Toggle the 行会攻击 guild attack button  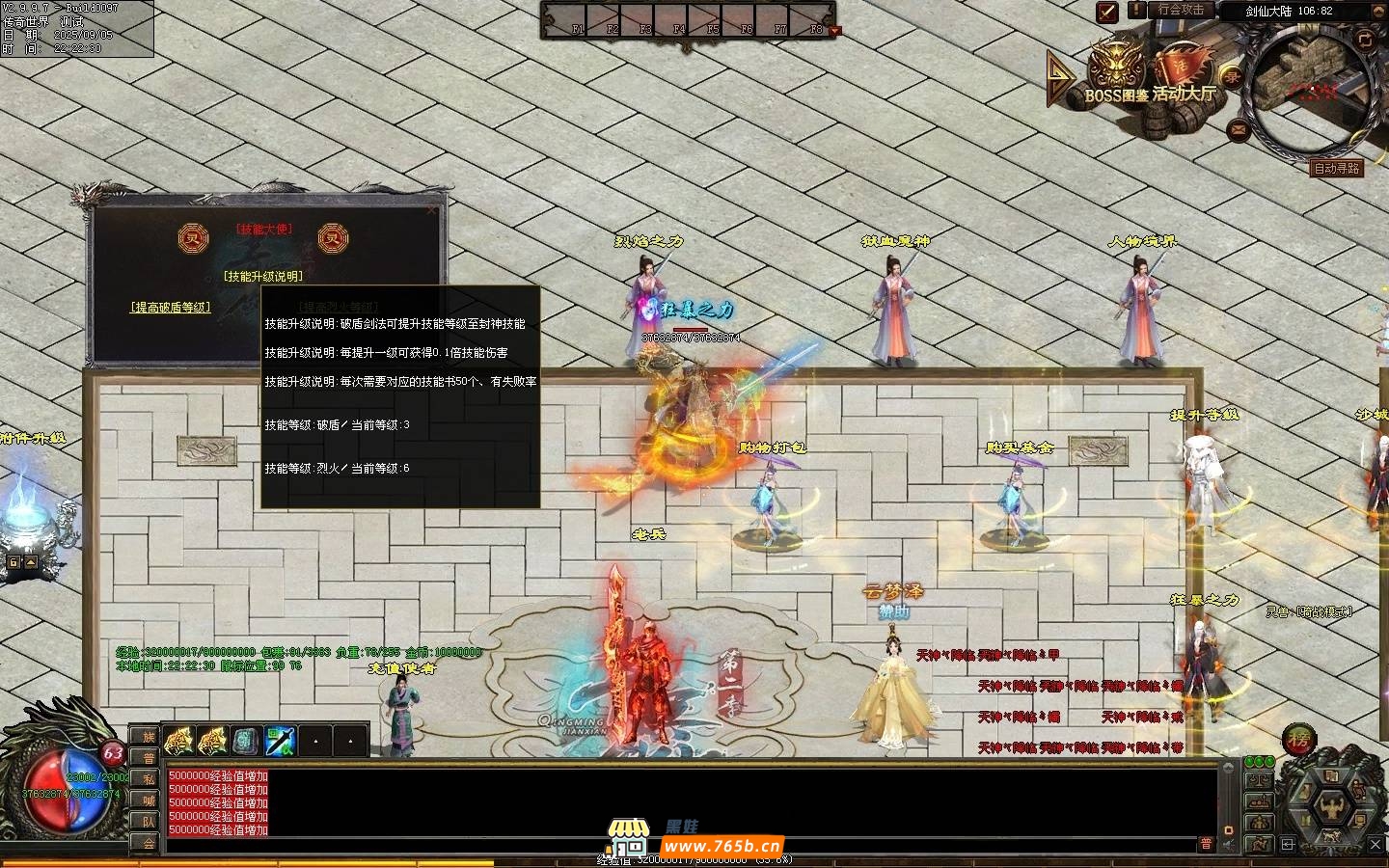(1181, 11)
